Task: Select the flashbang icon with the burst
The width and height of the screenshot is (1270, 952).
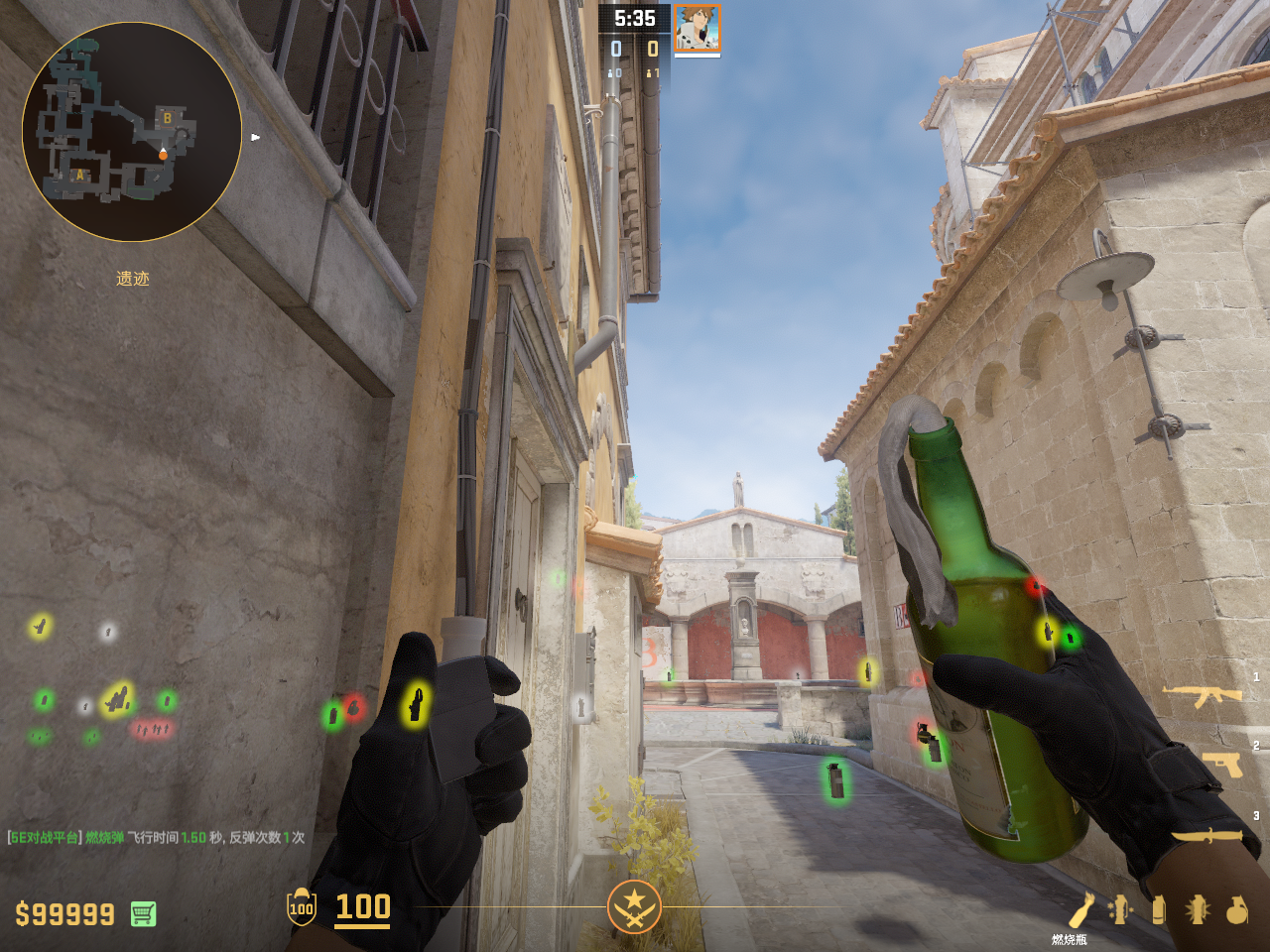Action: [x=1198, y=909]
